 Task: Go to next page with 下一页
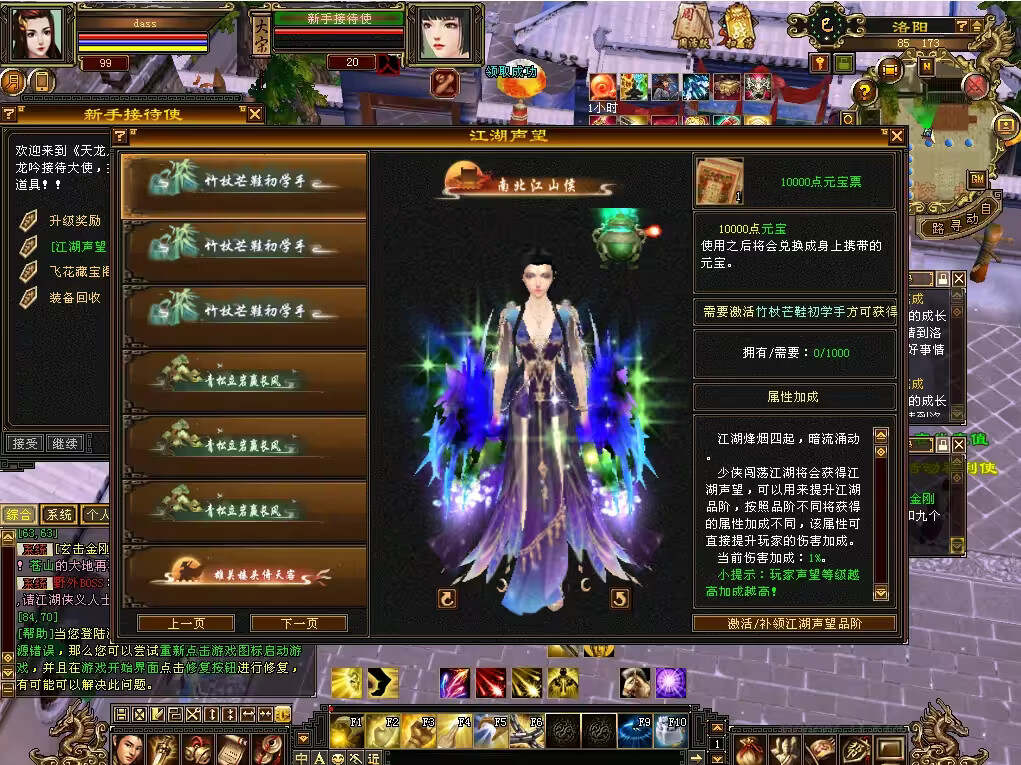pyautogui.click(x=298, y=623)
